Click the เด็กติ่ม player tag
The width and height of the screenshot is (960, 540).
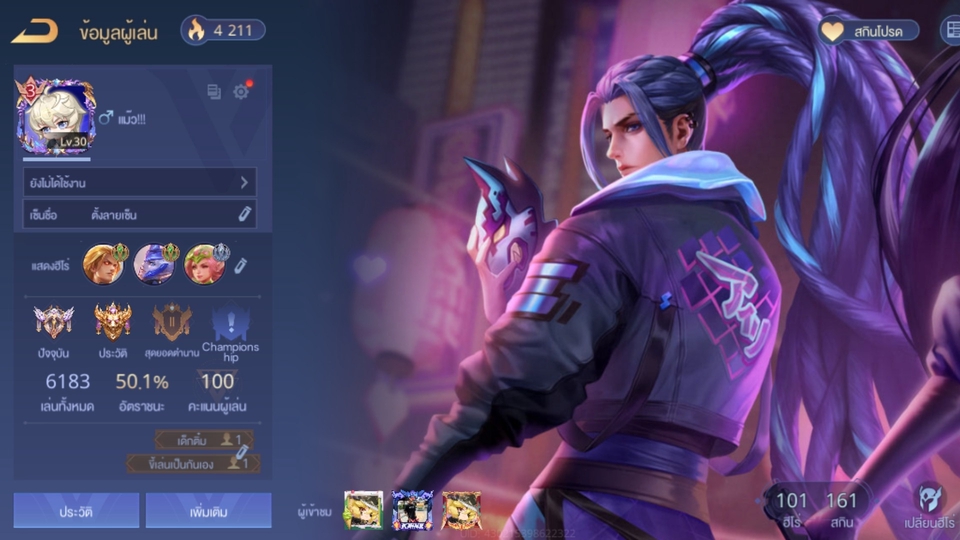[204, 439]
